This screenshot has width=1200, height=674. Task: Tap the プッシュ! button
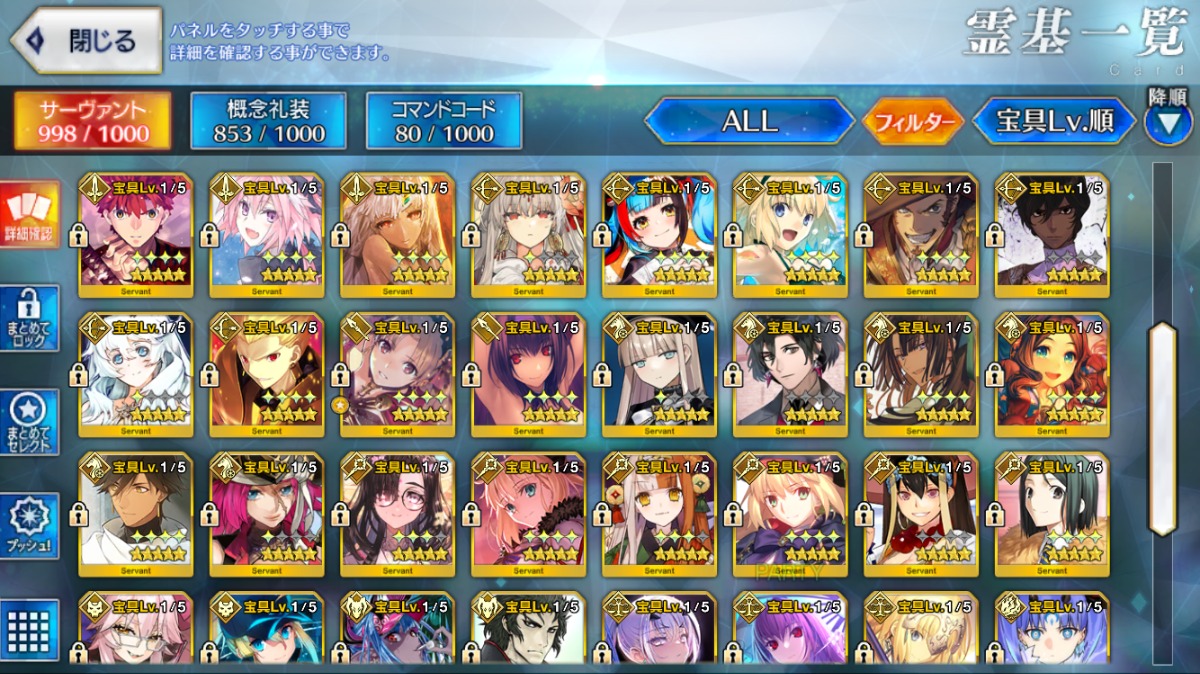coord(29,527)
